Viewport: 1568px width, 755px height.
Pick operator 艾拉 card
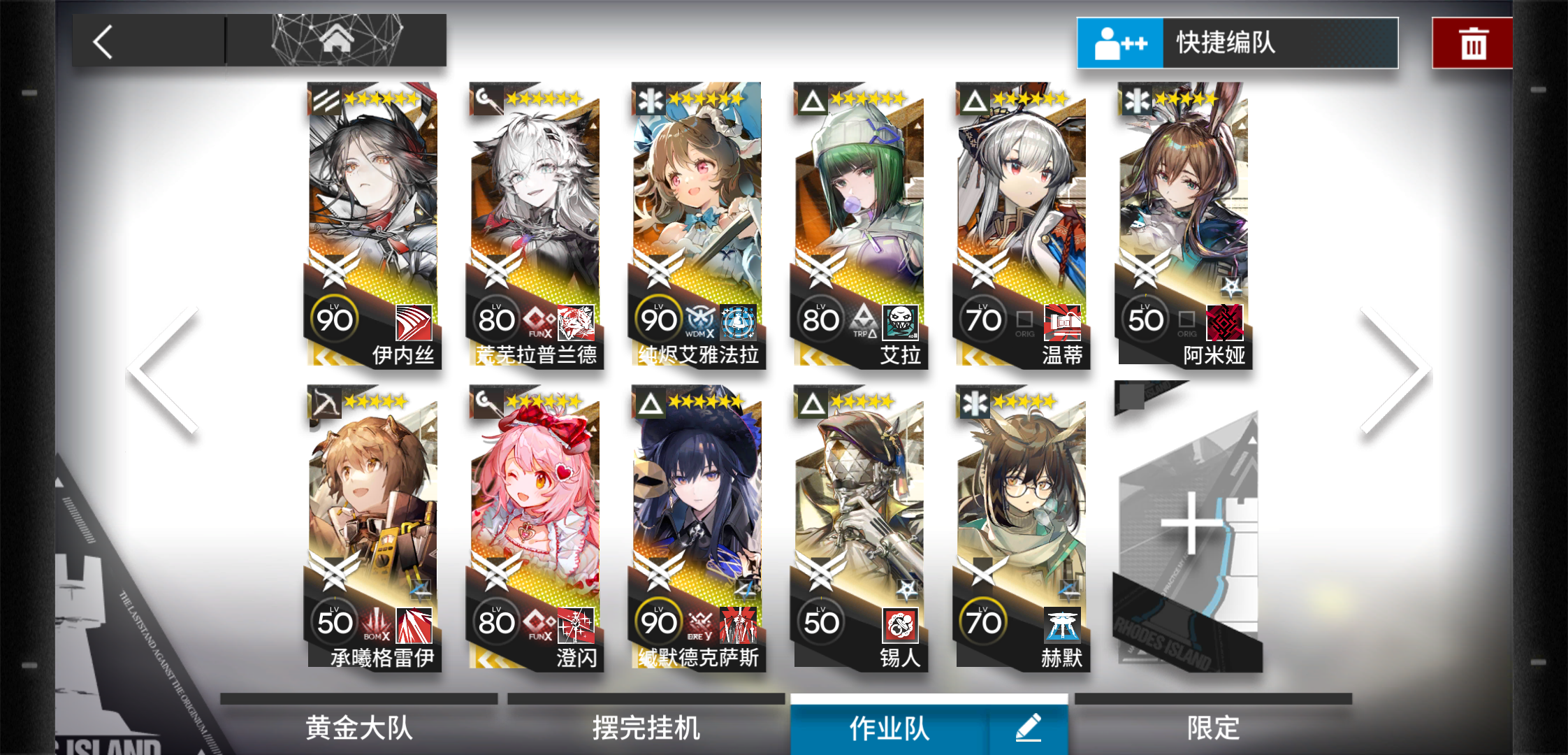859,225
